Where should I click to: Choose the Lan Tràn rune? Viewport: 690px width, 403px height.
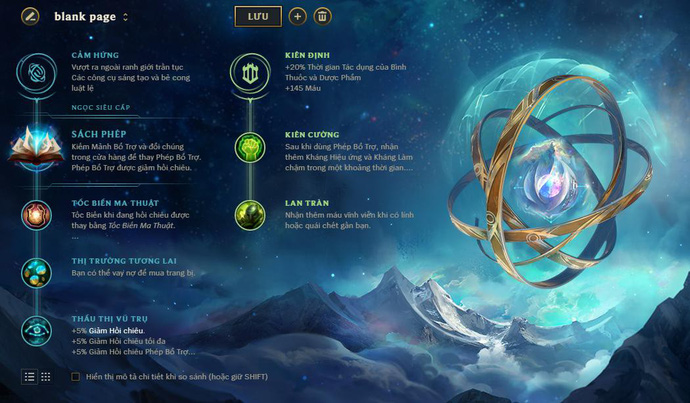click(x=248, y=214)
